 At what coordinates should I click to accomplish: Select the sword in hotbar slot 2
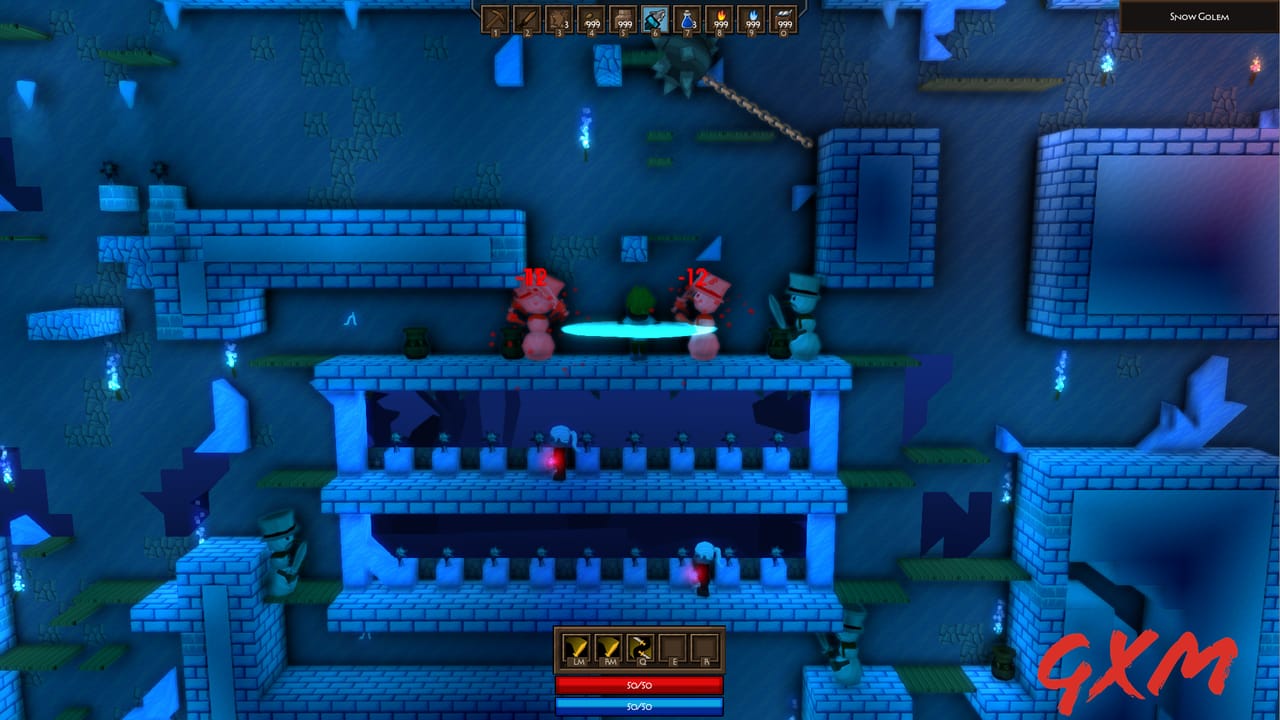tap(528, 17)
